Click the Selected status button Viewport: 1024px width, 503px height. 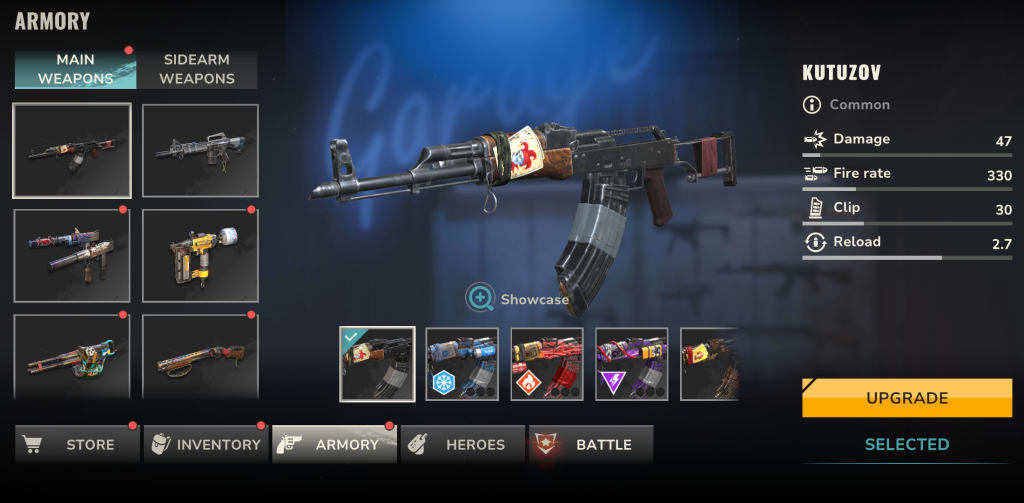(906, 444)
